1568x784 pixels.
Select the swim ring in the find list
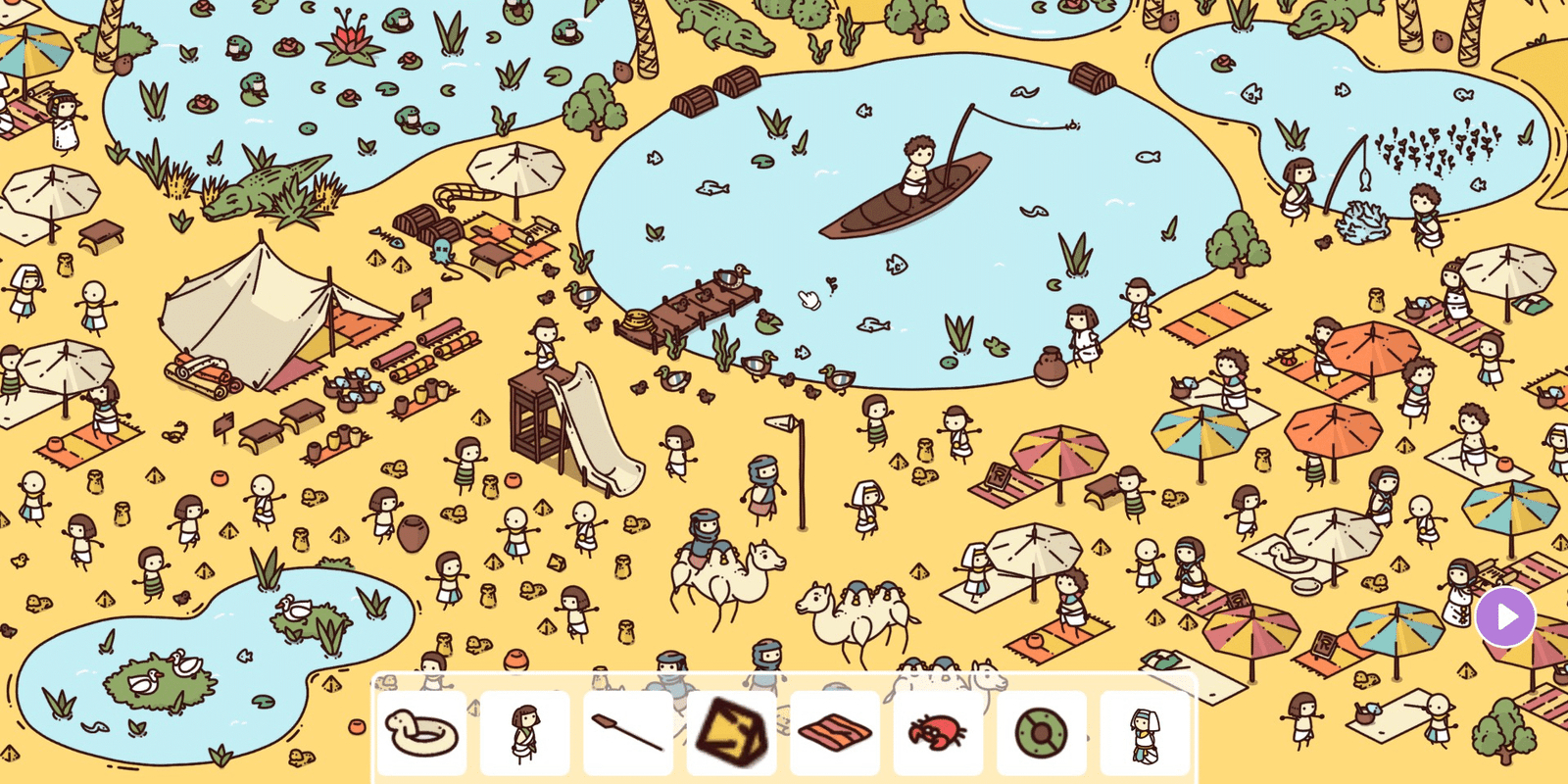click(421, 732)
